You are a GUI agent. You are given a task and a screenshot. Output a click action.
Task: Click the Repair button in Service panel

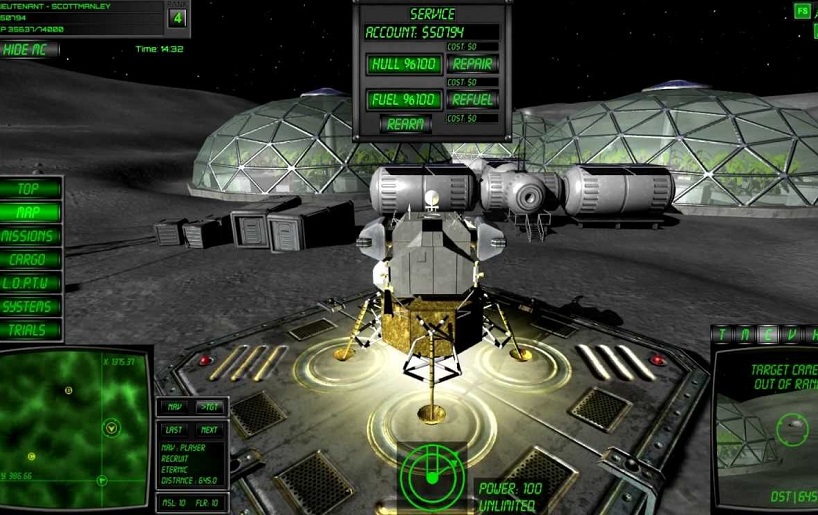[472, 64]
